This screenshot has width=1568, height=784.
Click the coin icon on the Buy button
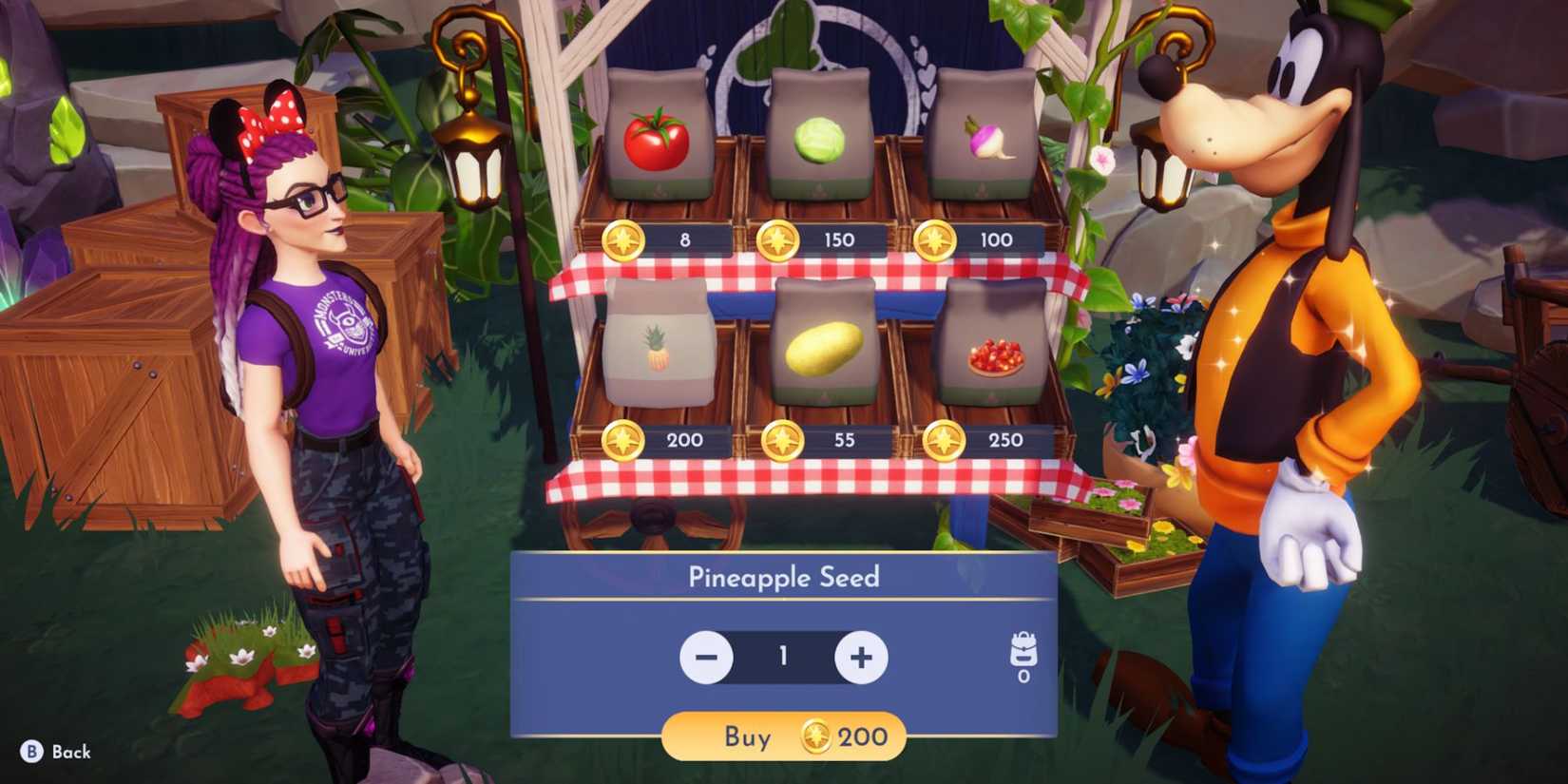click(x=819, y=737)
